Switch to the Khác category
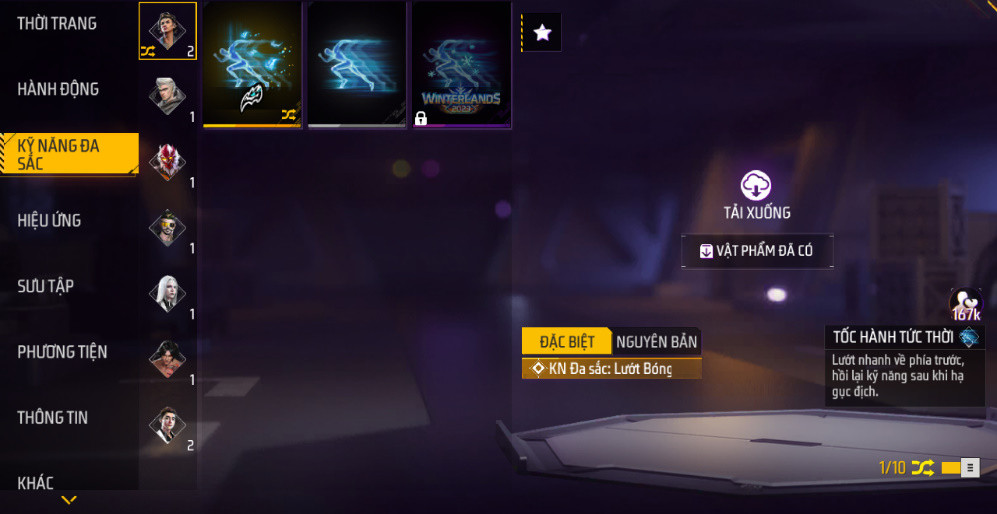Viewport: 997px width, 514px height. [x=35, y=483]
